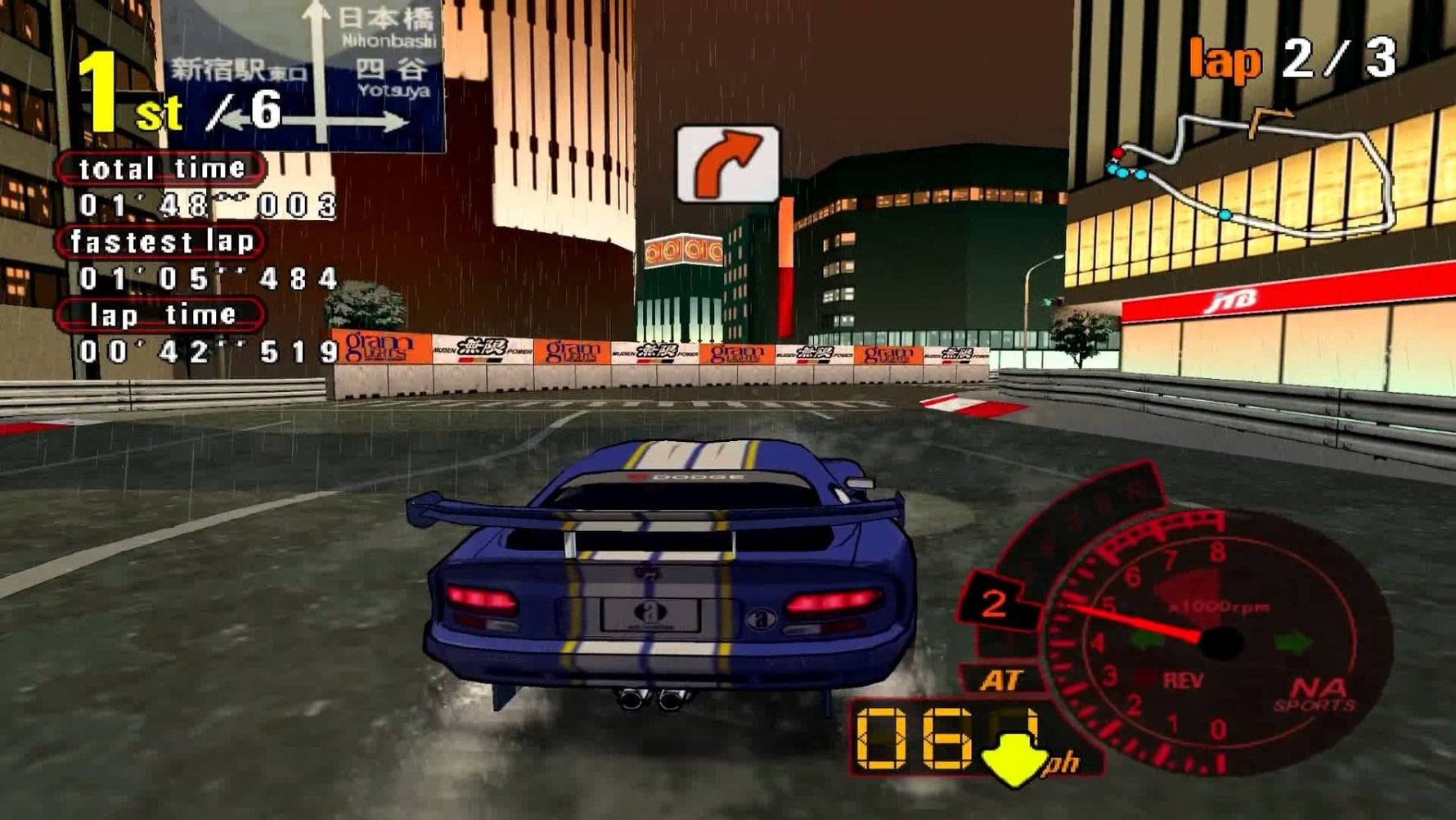Click the red player position dot on minimap

(1118, 153)
